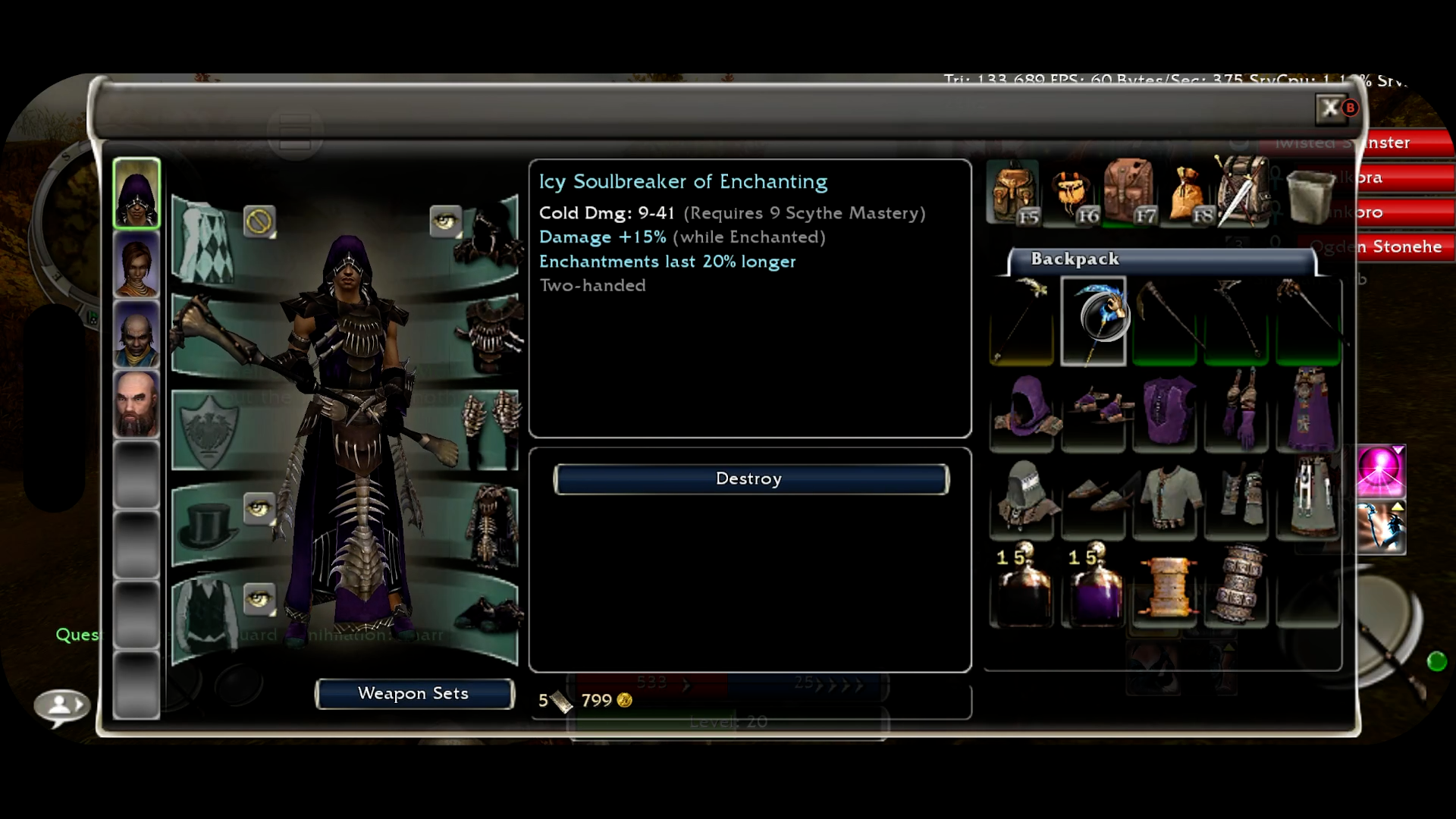
Task: Select the hooded main character portrait
Action: [136, 193]
